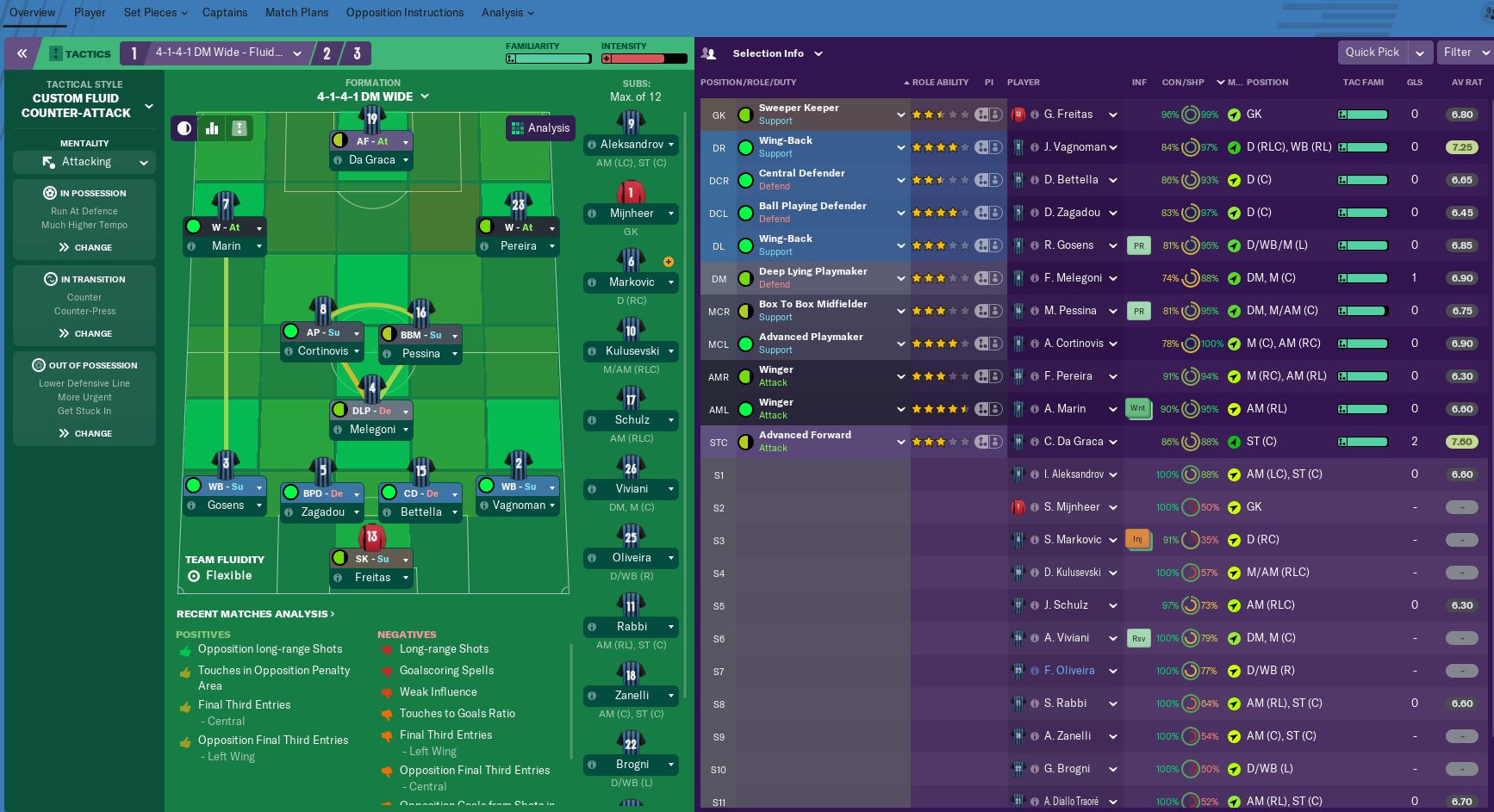Click the Familiarity progress bar
Image resolution: width=1494 pixels, height=812 pixels.
pos(548,59)
